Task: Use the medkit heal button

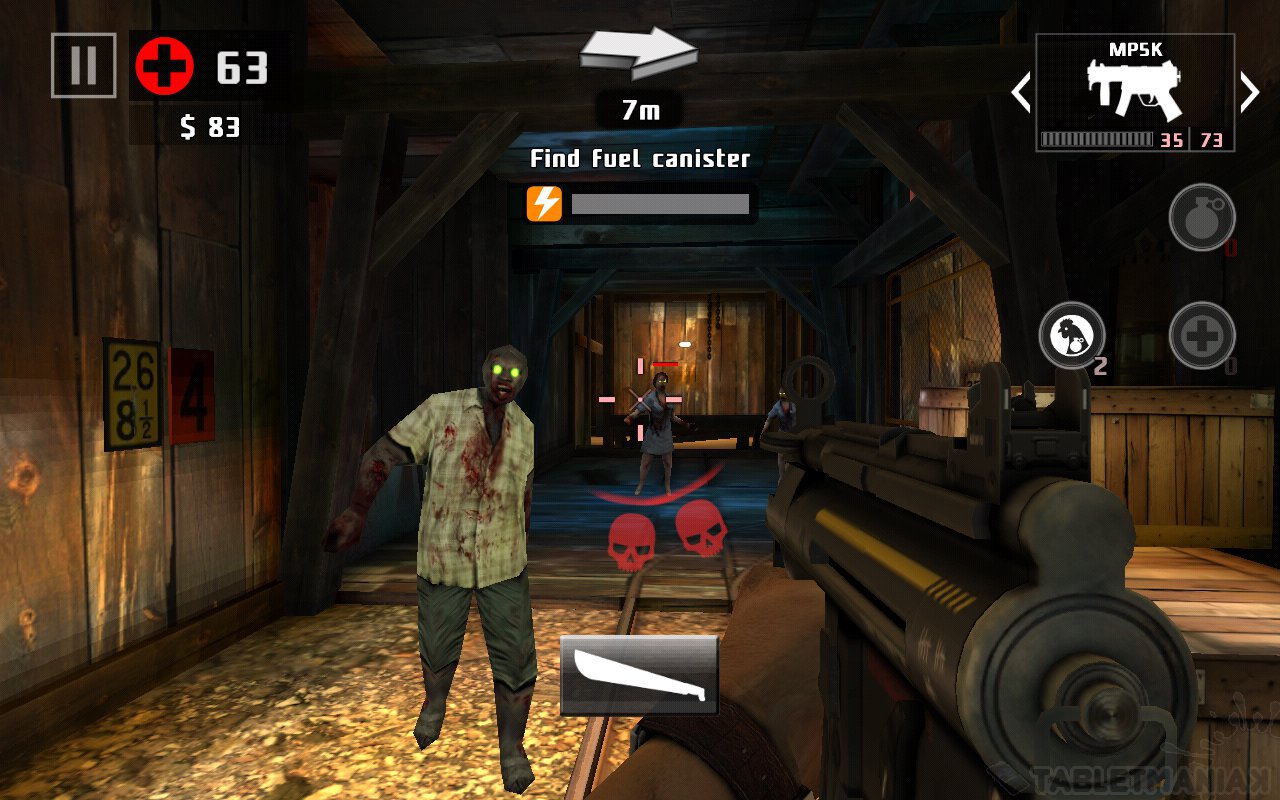Action: pyautogui.click(x=1202, y=335)
